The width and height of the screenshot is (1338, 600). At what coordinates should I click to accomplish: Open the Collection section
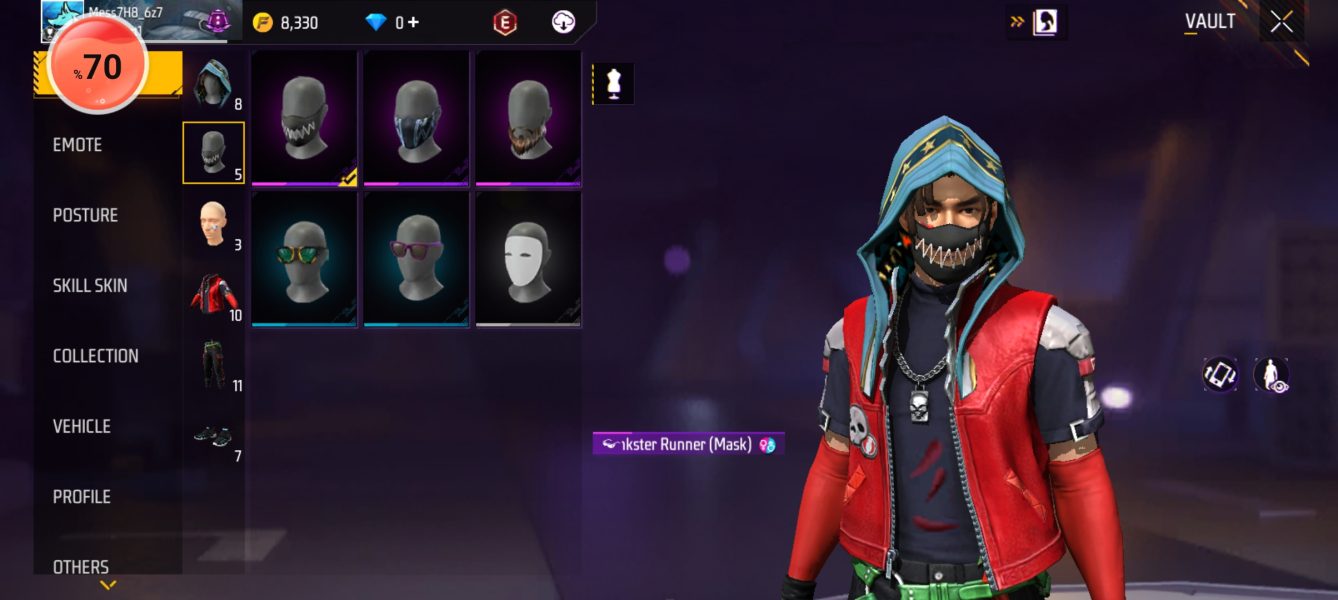[95, 356]
